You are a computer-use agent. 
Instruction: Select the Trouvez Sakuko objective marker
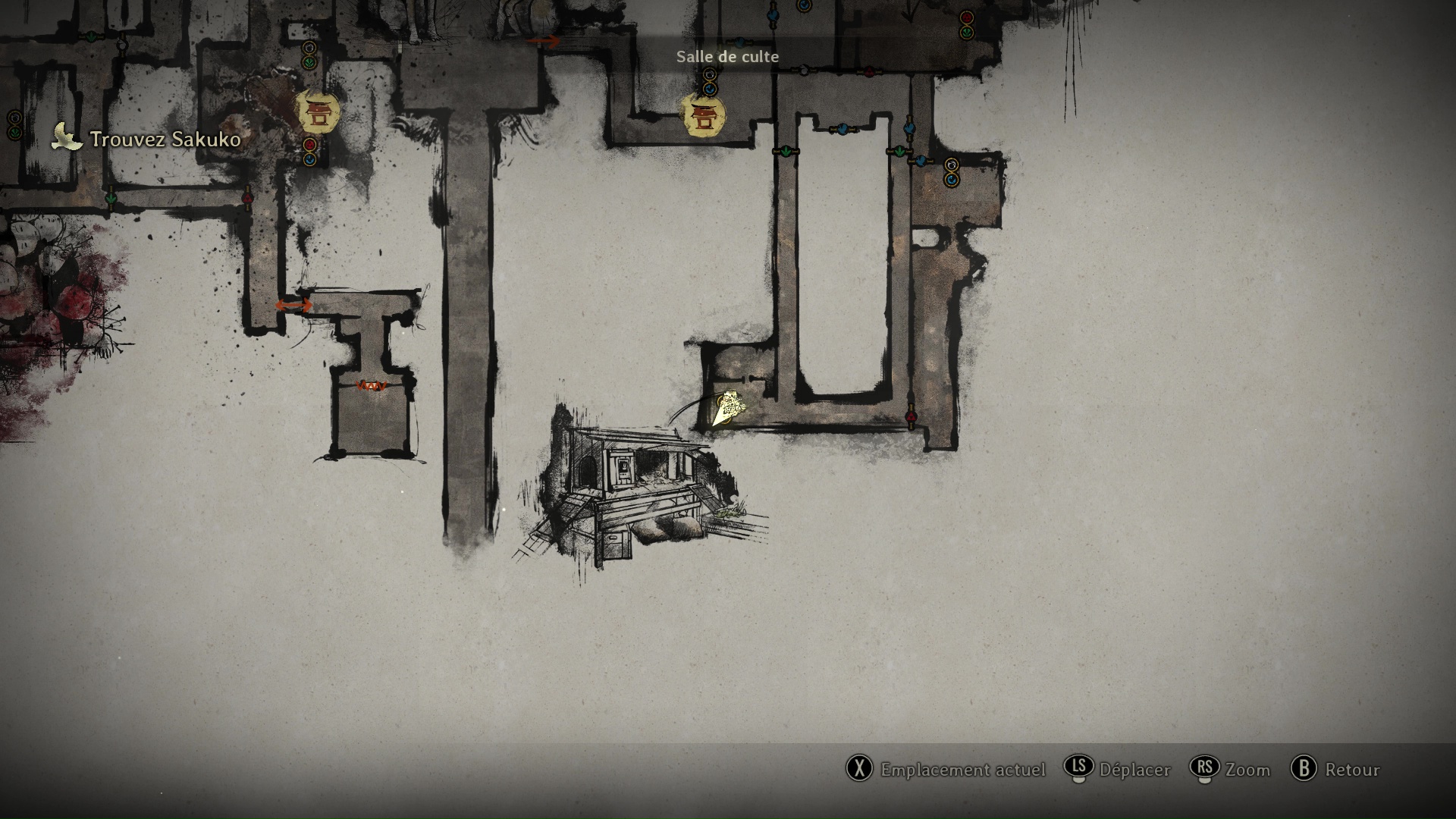click(67, 139)
